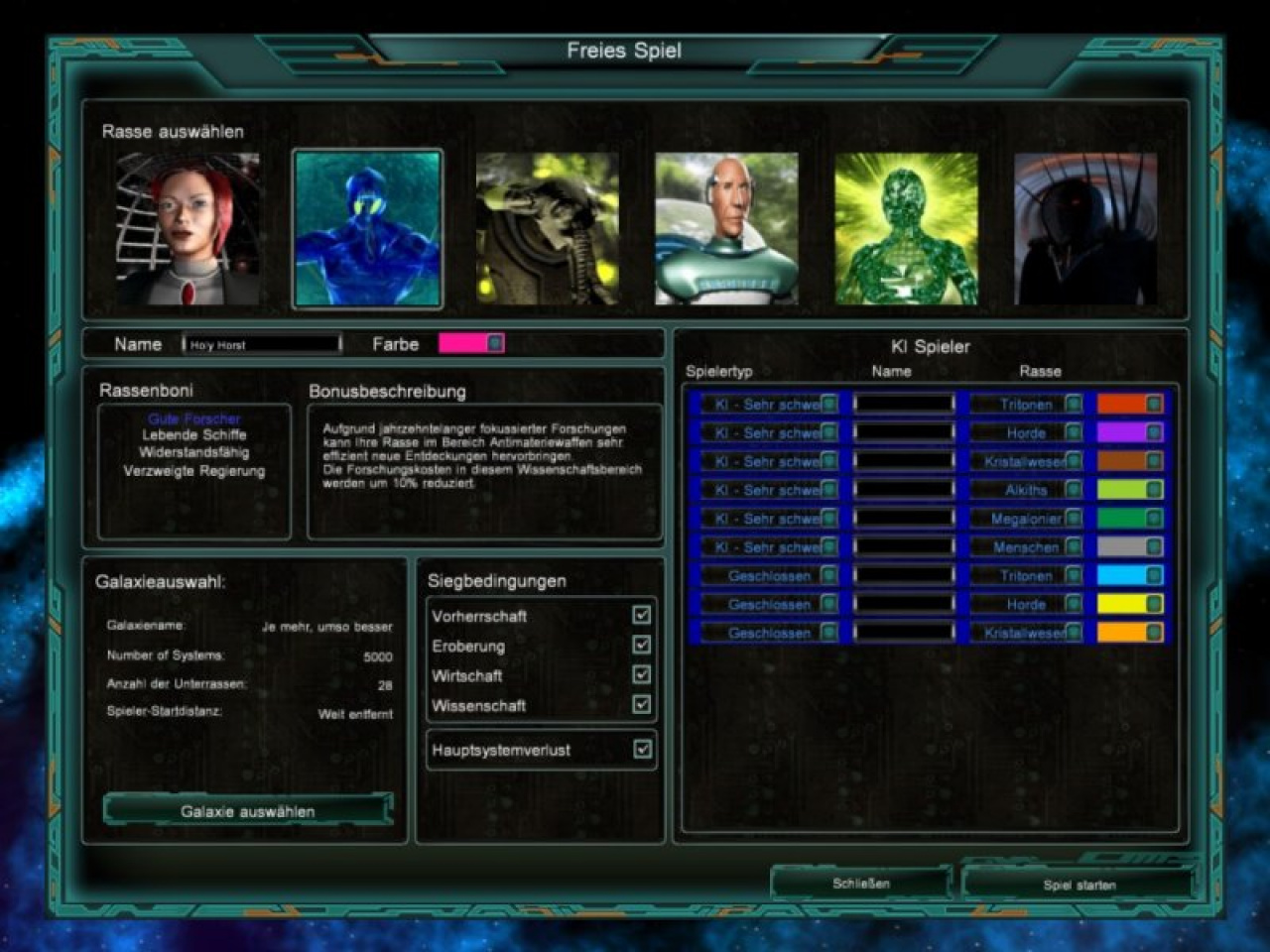The height and width of the screenshot is (952, 1270).
Task: Start the game with Spiel starten
Action: 1079,884
